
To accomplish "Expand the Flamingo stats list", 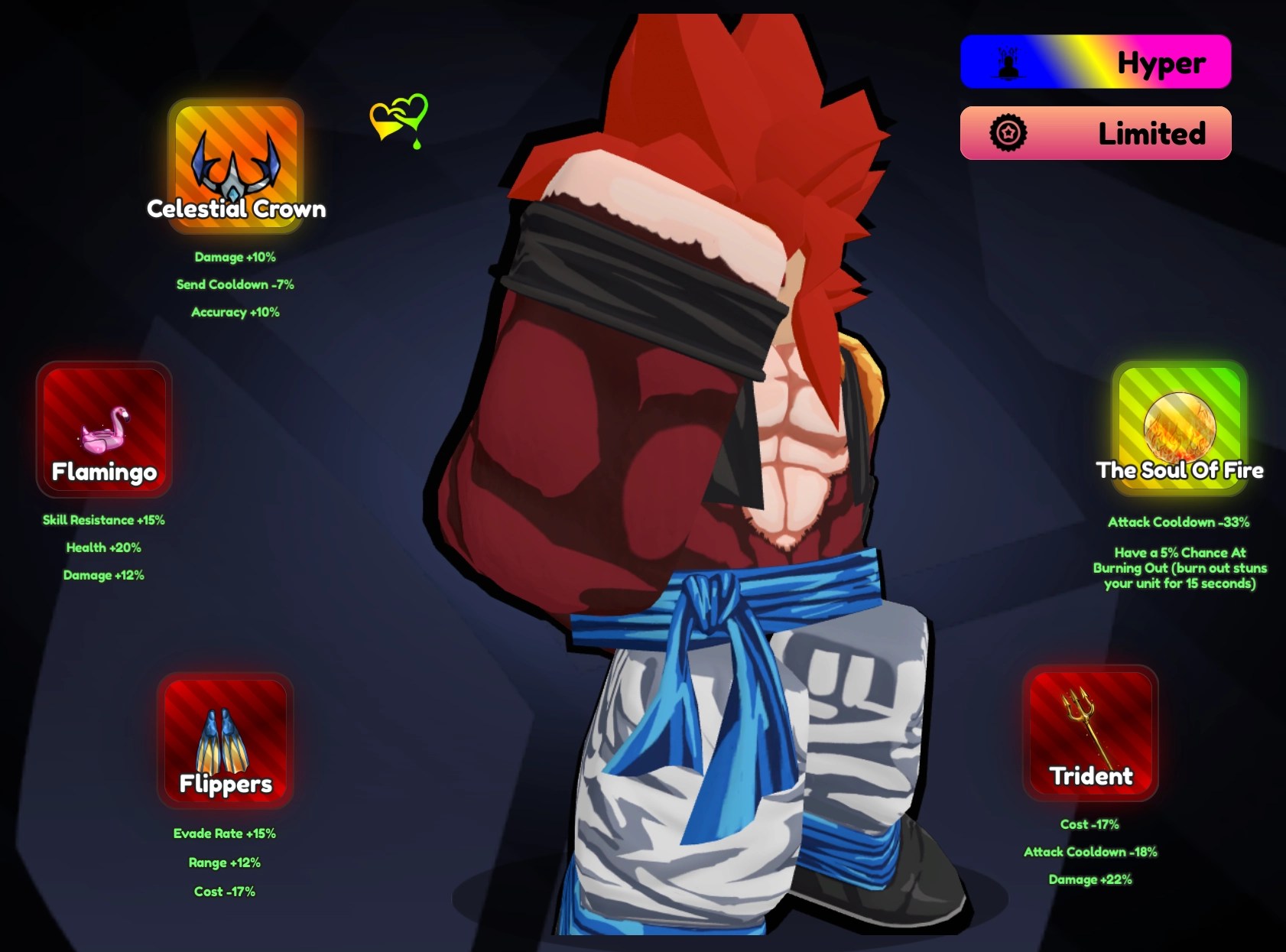I will click(104, 547).
